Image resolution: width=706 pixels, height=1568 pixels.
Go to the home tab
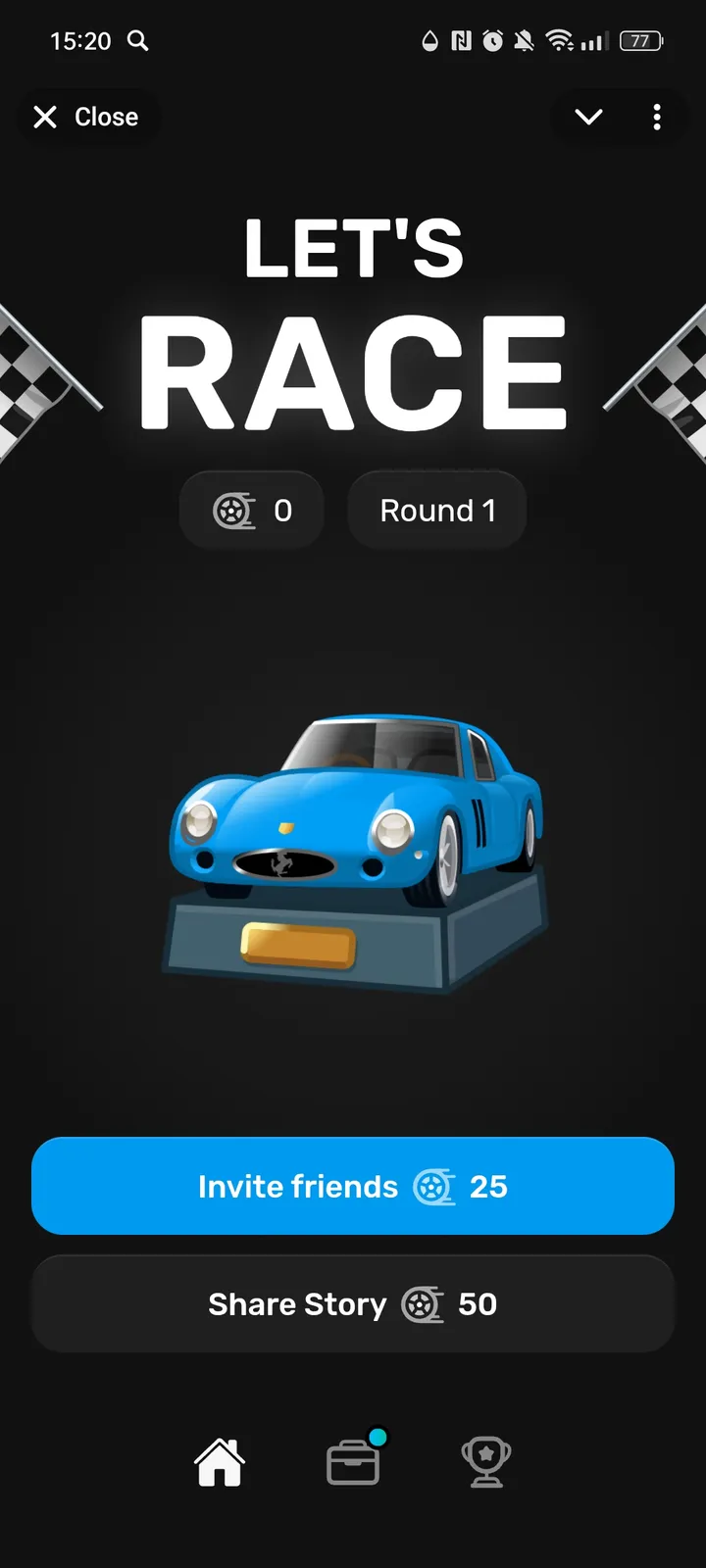tap(220, 1462)
